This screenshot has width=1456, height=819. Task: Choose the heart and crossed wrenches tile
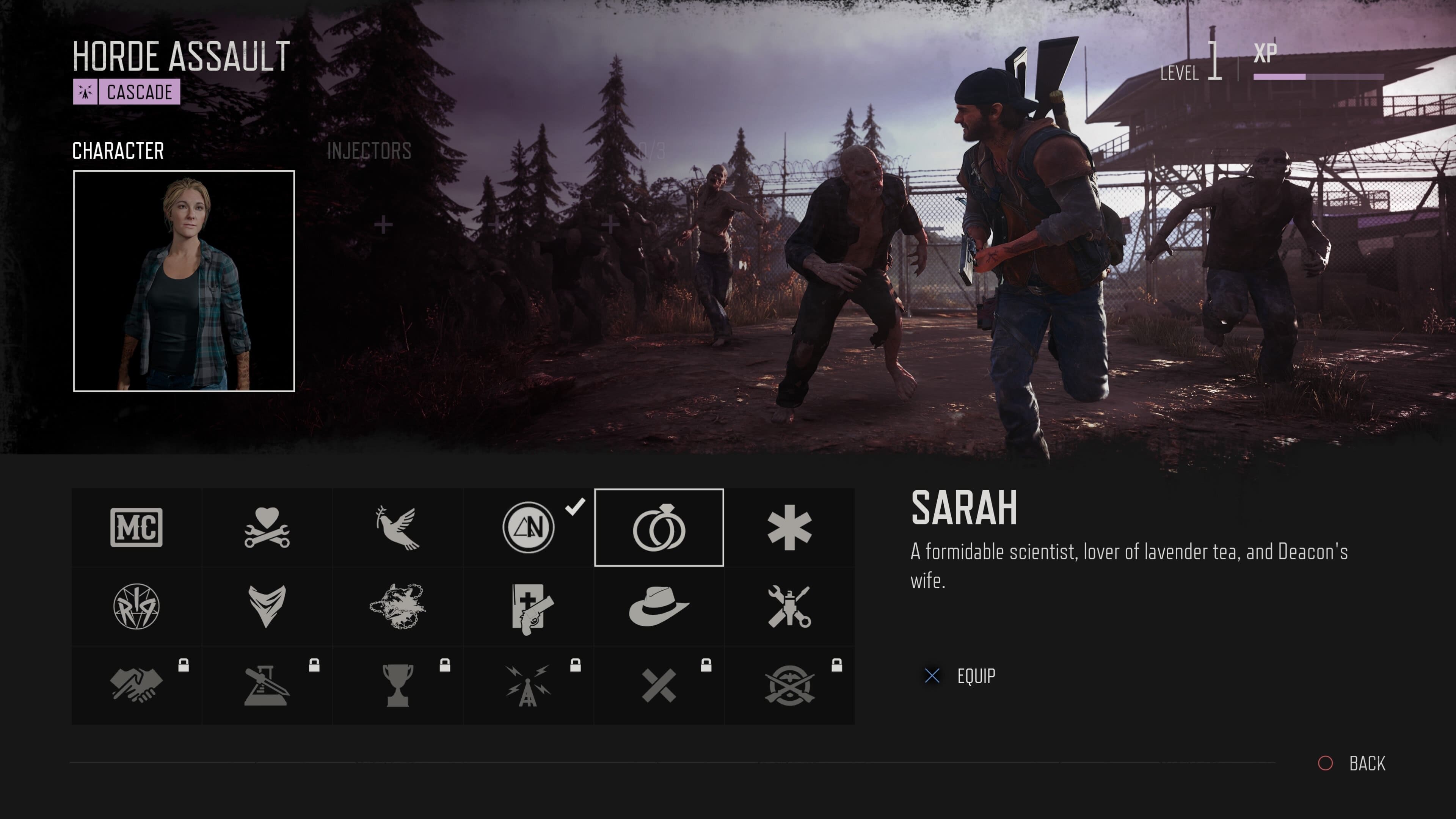tap(267, 527)
